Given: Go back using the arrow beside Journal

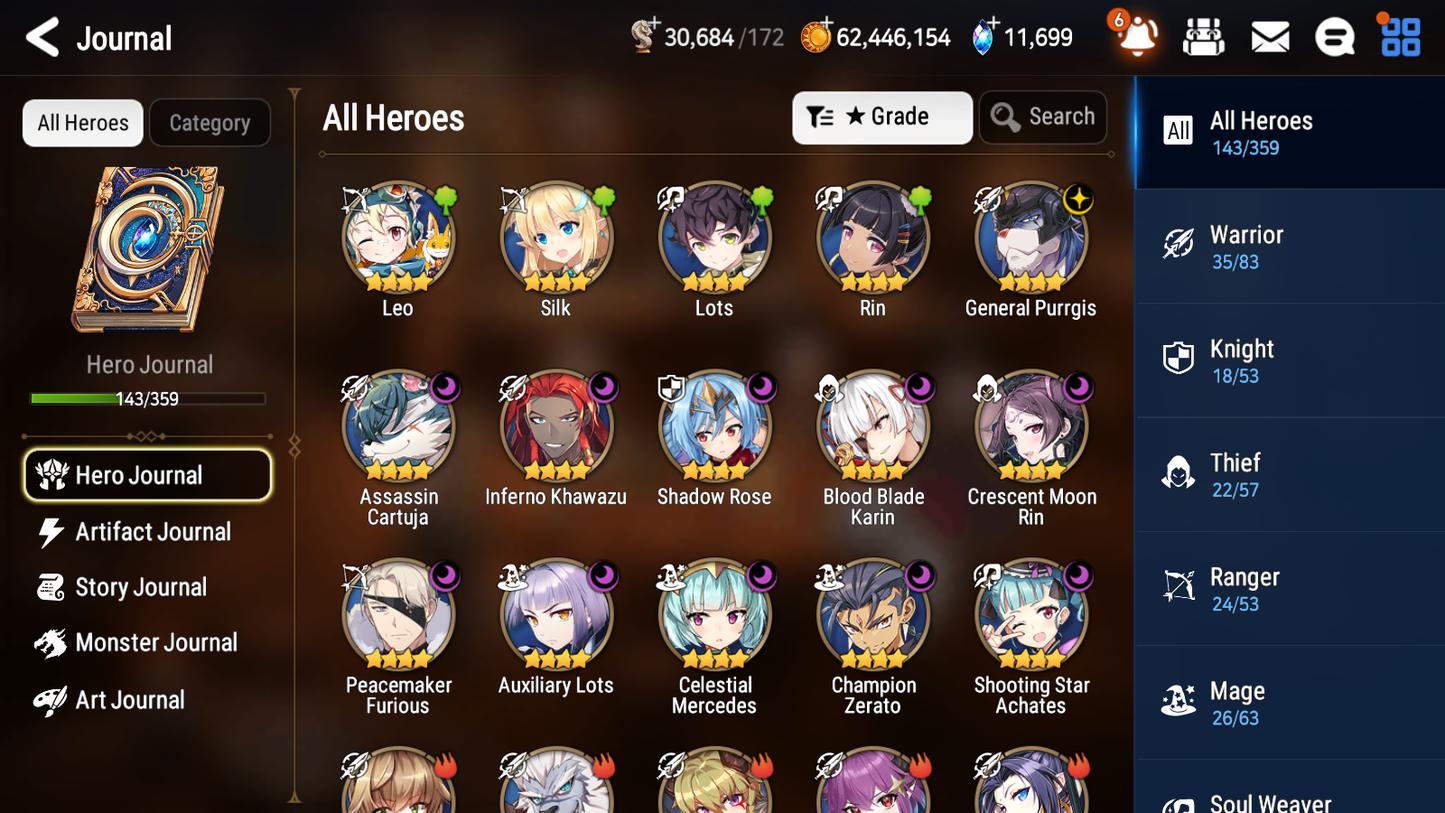Looking at the screenshot, I should coord(42,37).
